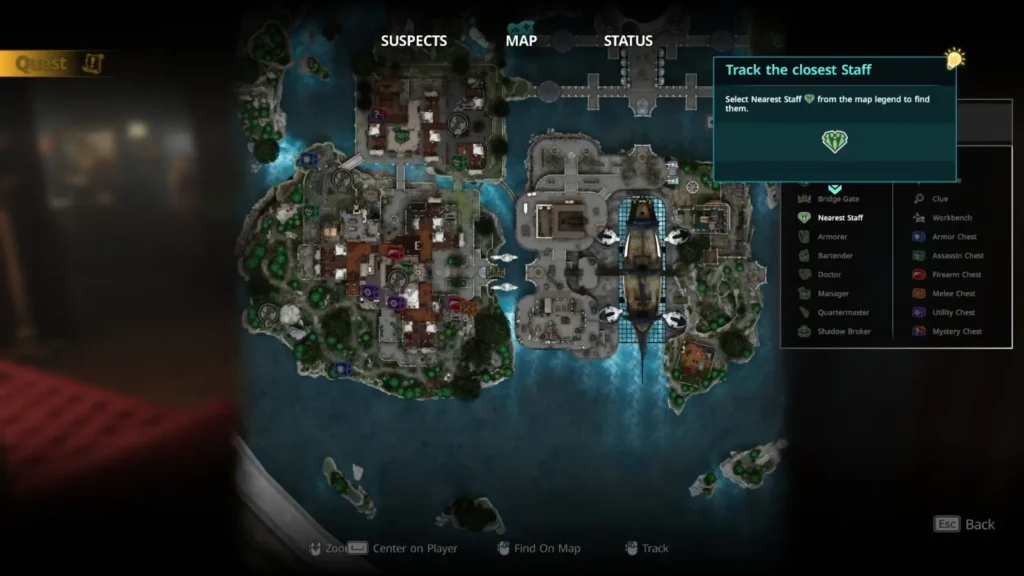Select the Map tab
Screen dimensions: 1024x576
coord(521,41)
